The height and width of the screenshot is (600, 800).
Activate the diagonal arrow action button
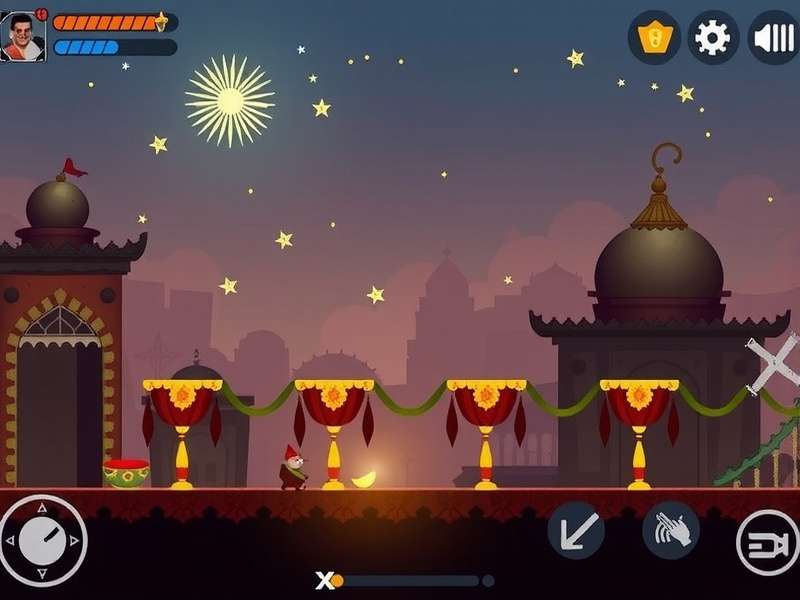coord(576,530)
